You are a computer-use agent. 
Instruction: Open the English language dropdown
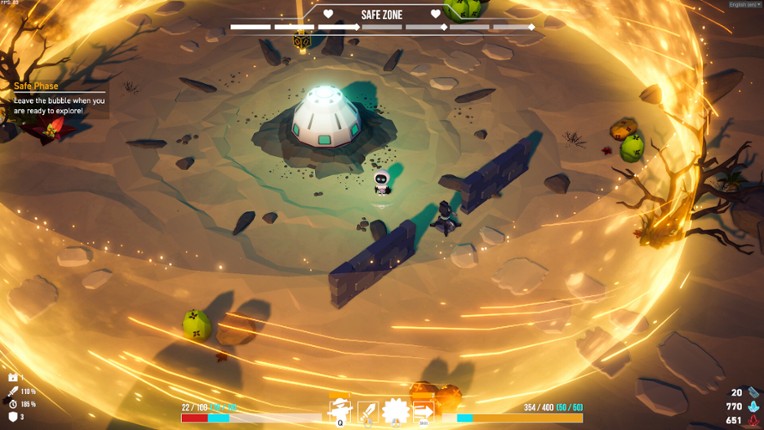pos(744,5)
